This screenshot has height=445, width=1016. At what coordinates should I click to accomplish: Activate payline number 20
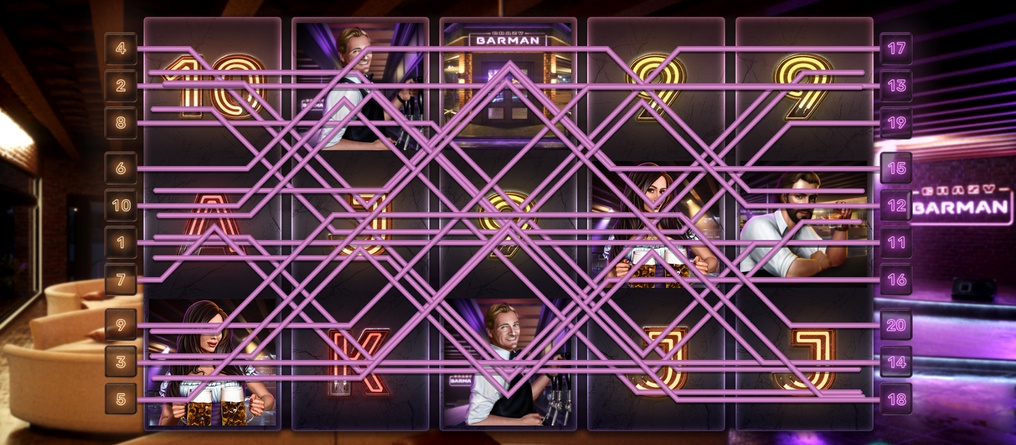896,325
